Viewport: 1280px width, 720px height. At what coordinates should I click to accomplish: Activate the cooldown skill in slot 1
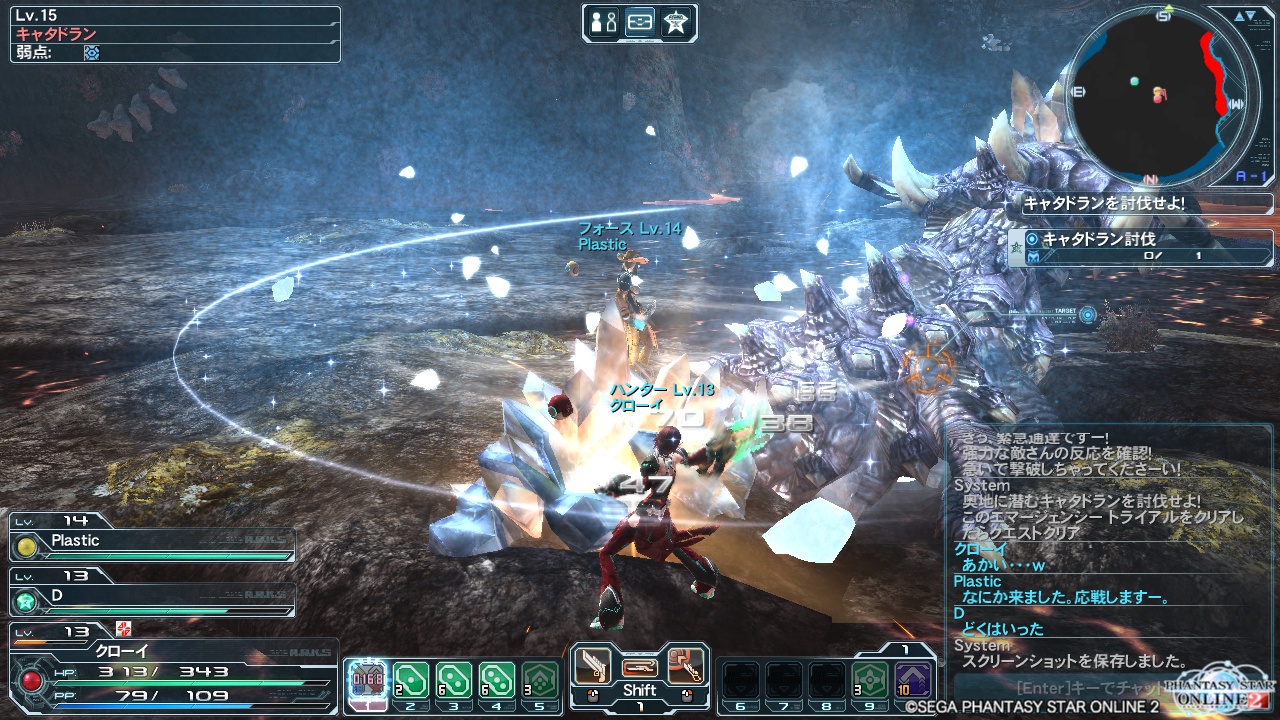[x=366, y=681]
